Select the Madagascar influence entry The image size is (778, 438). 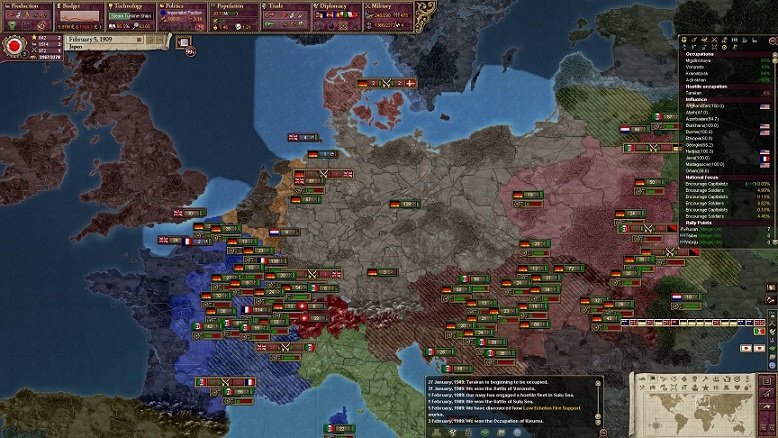click(x=705, y=164)
